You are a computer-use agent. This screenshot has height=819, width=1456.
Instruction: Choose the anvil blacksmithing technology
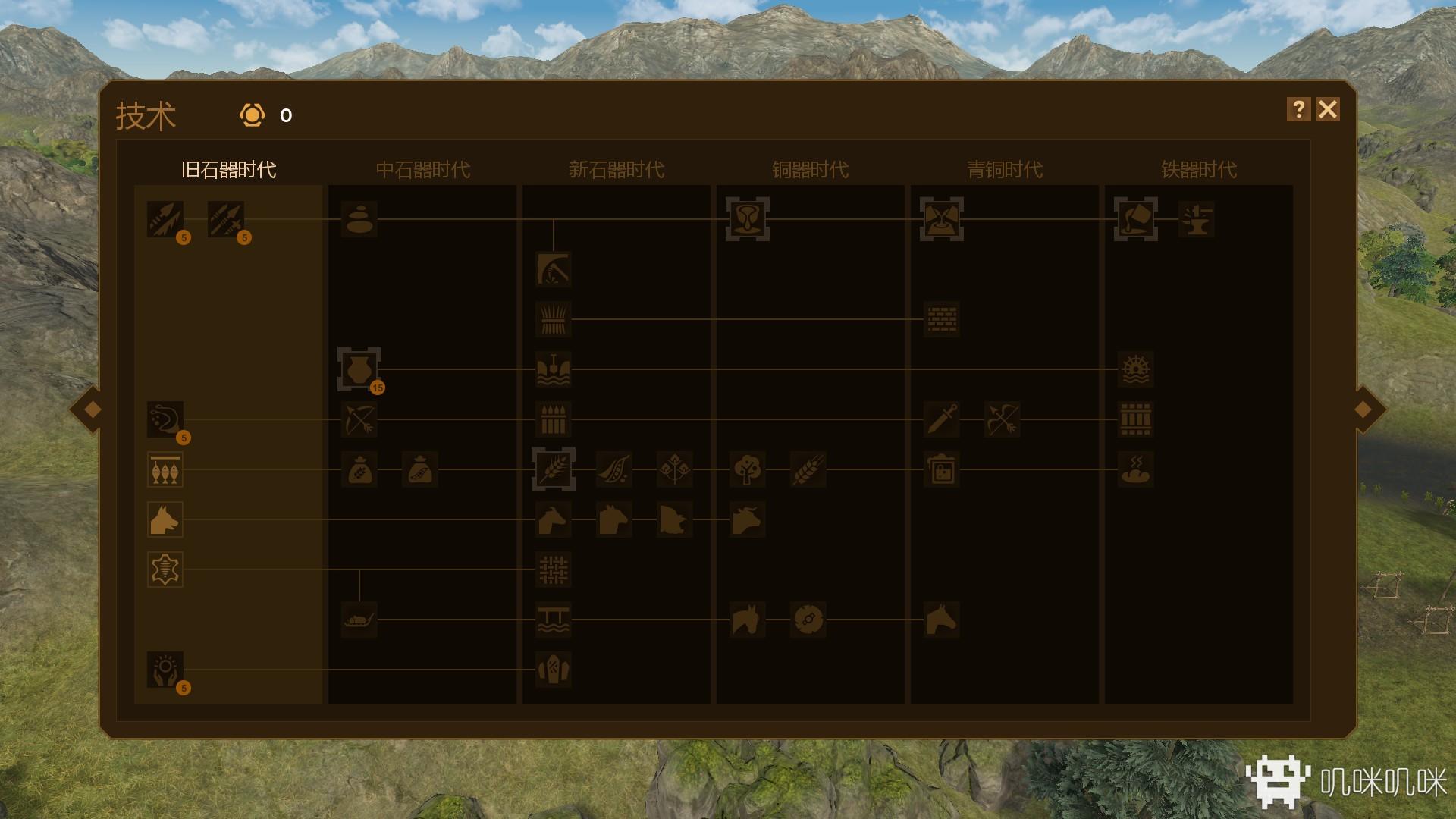pos(1196,219)
